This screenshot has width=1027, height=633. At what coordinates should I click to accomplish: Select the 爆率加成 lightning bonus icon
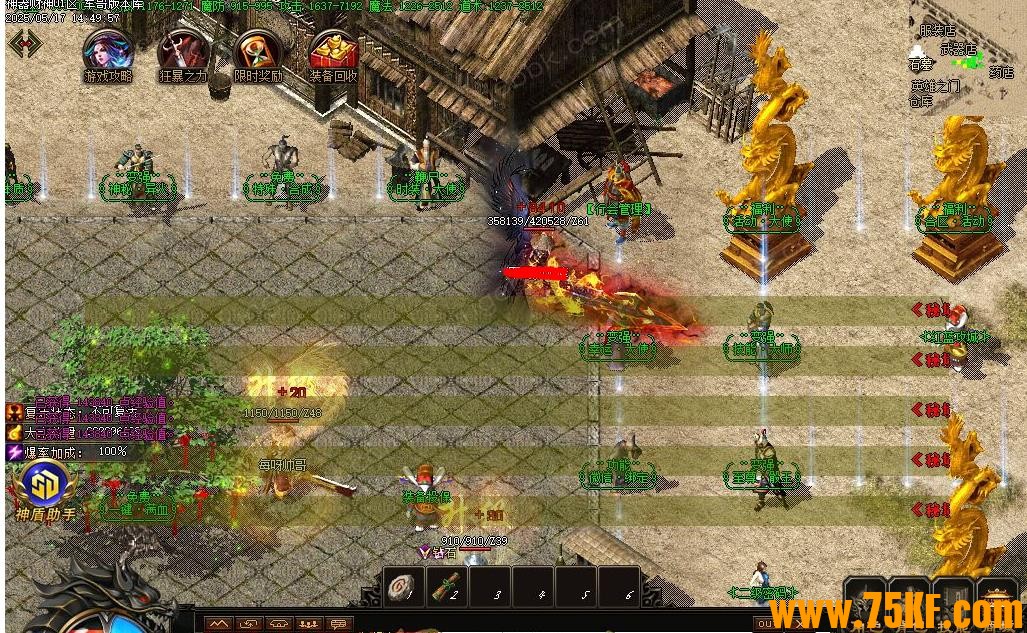click(x=14, y=452)
